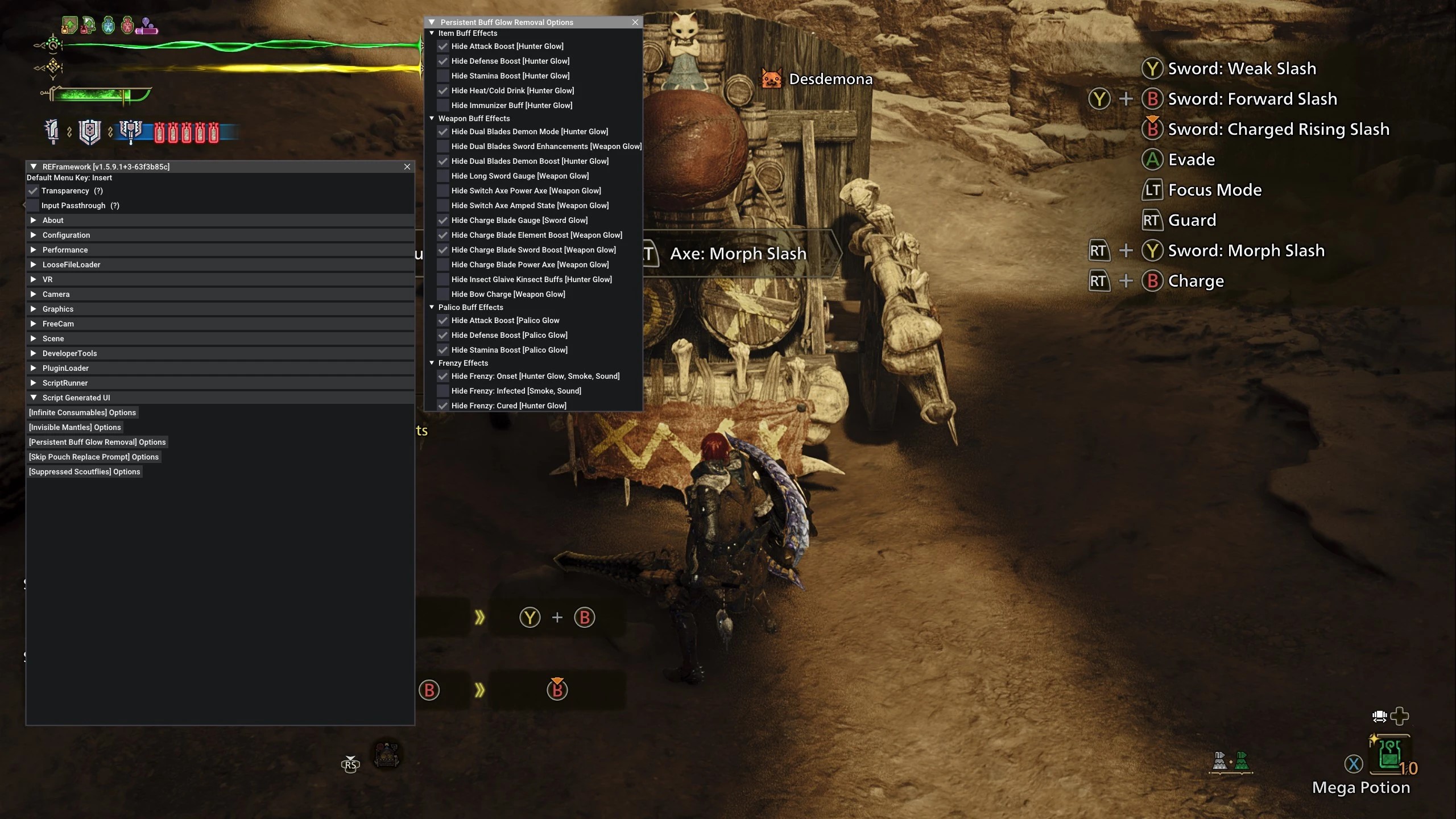Enable Hide Stamina Boost [Hunter Glow]
This screenshot has width=1456, height=819.
pos(443,76)
